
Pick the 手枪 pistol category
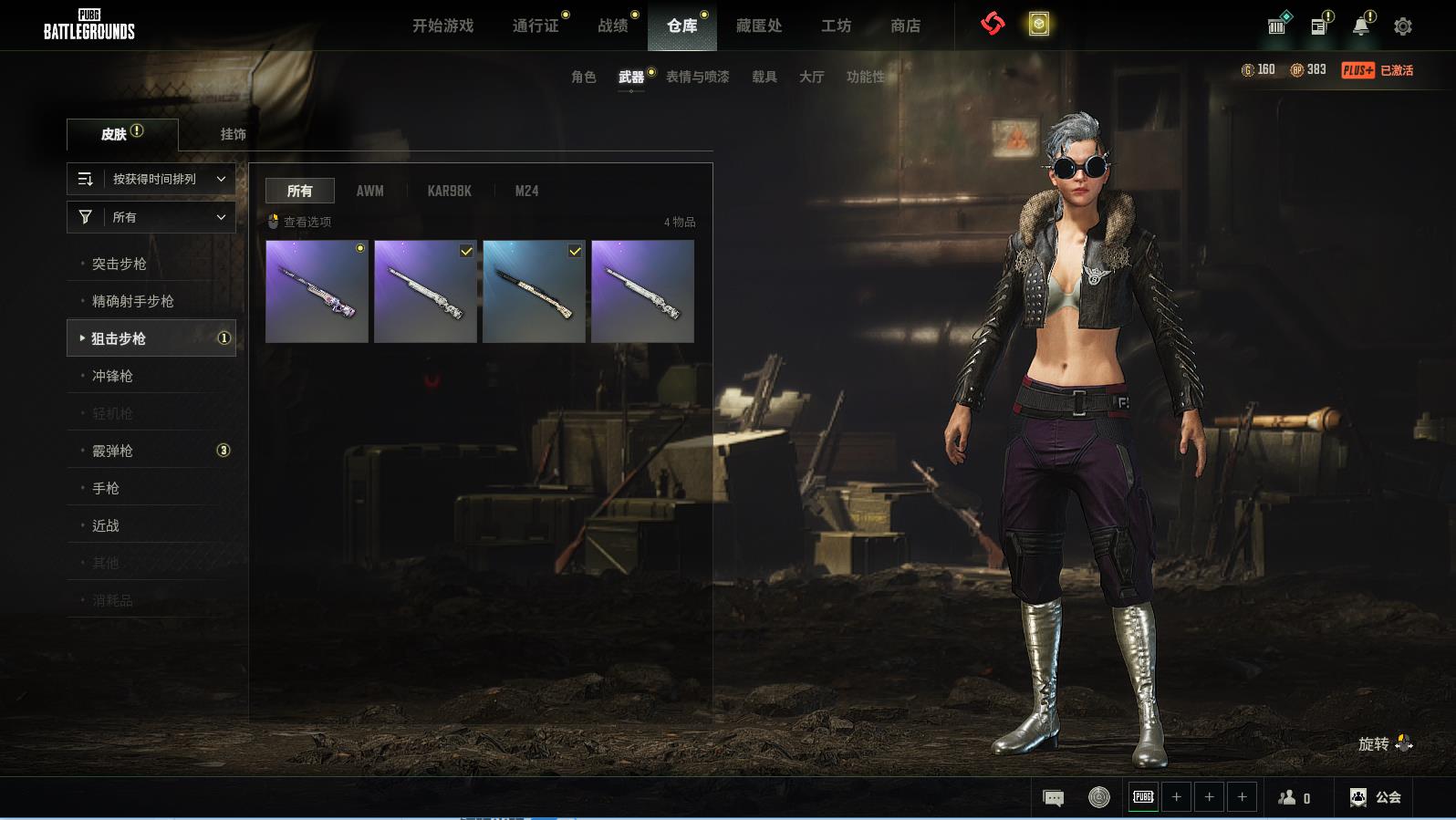click(x=106, y=488)
